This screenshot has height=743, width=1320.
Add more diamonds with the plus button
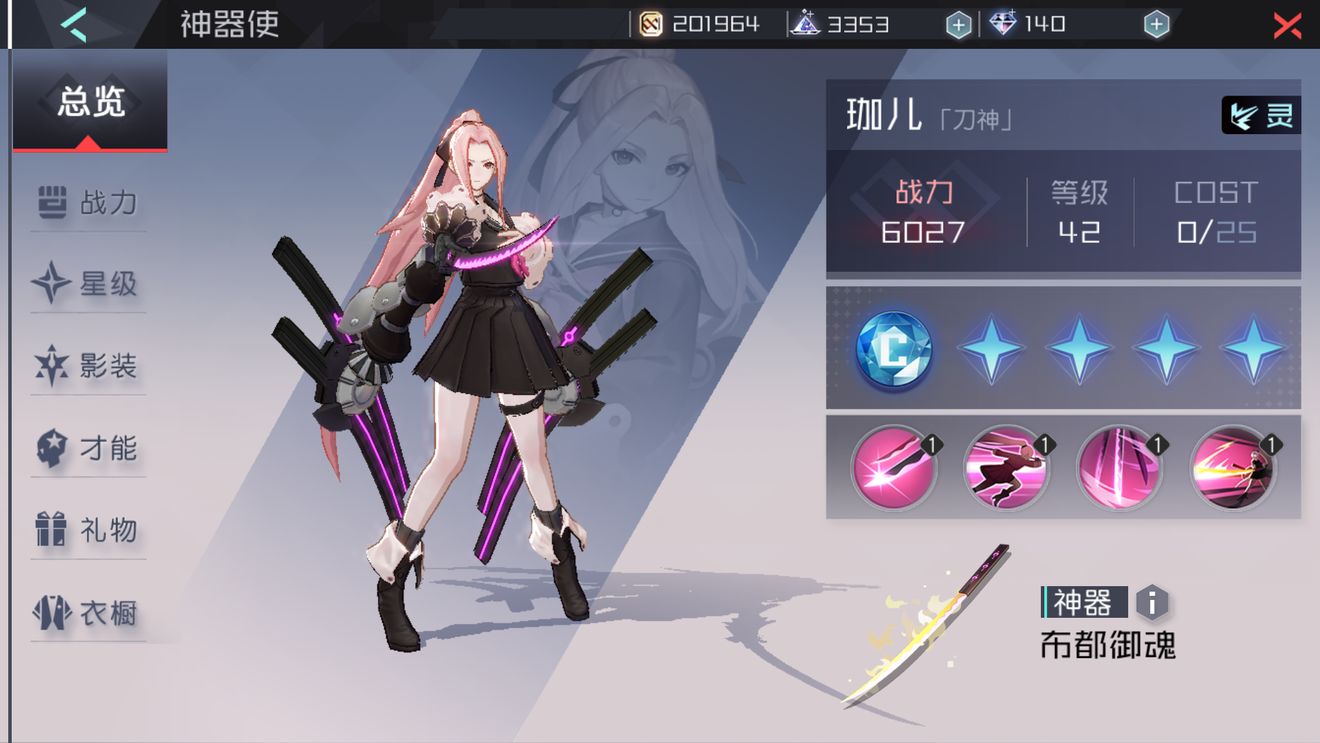point(1156,25)
